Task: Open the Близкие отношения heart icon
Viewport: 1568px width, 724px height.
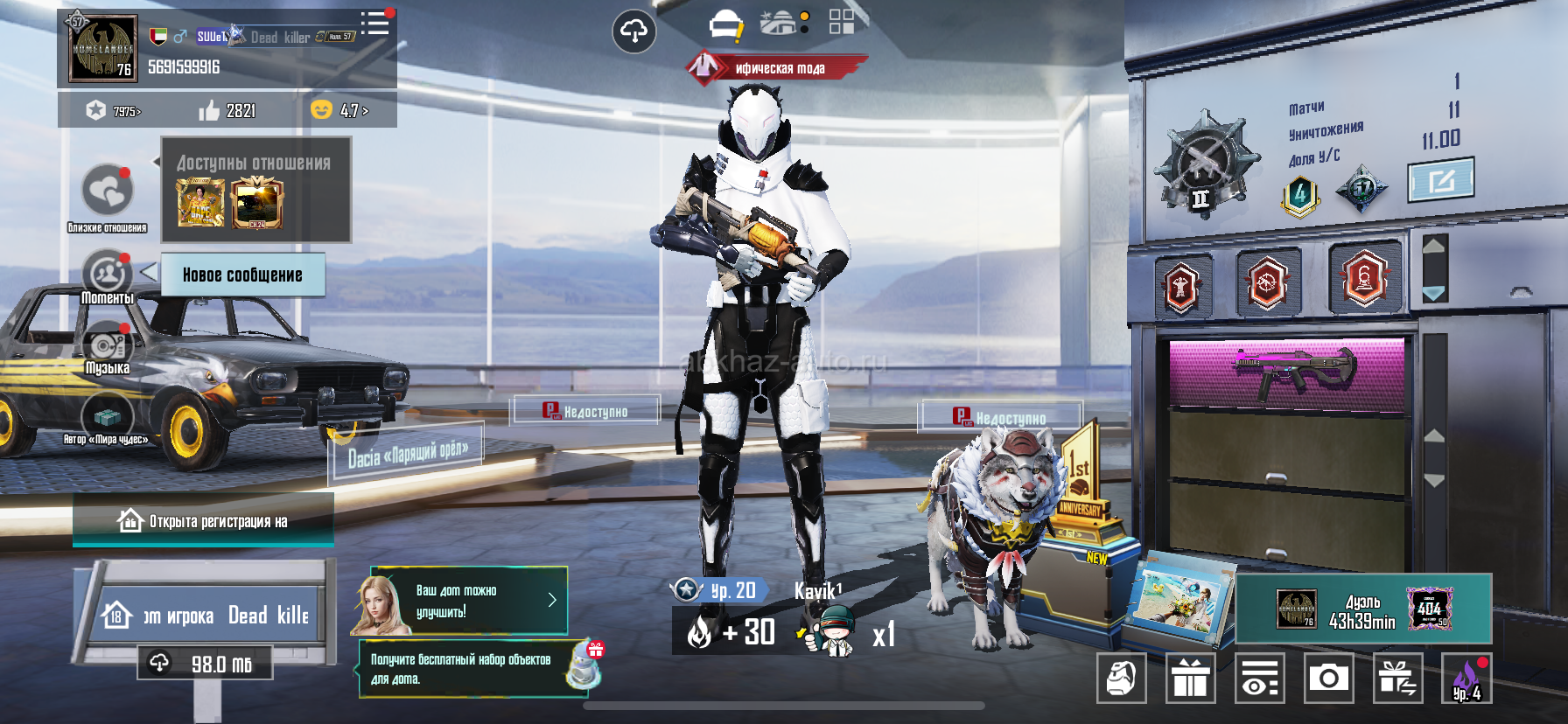Action: coord(107,191)
